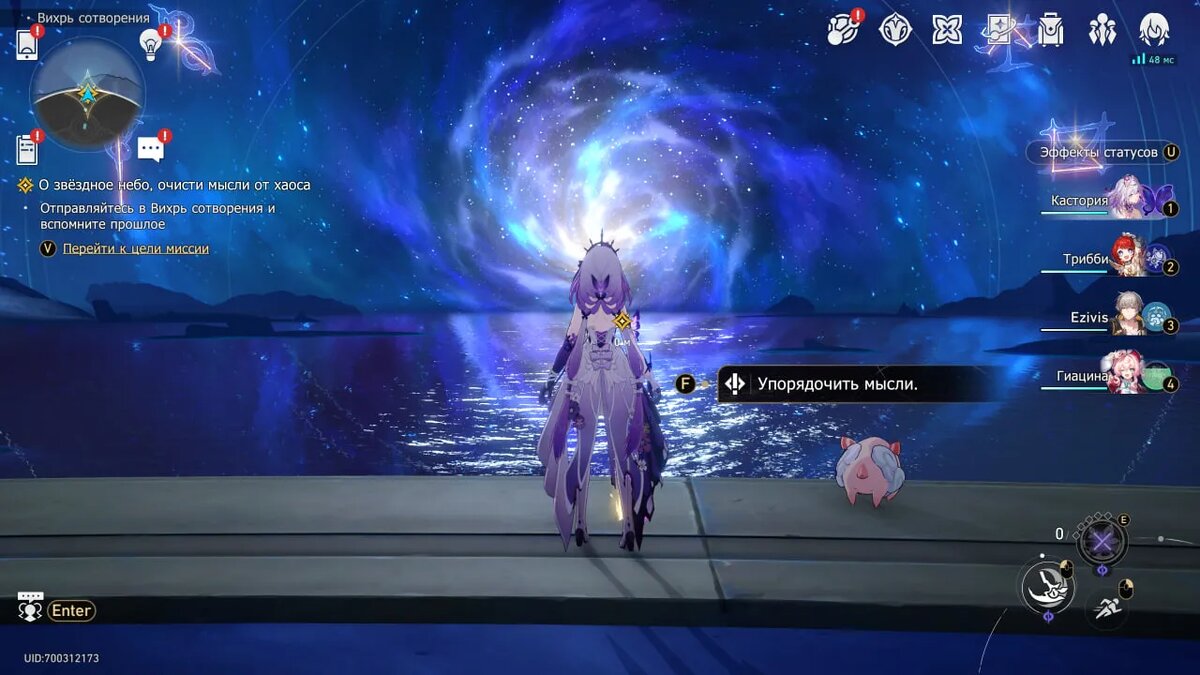The height and width of the screenshot is (675, 1200).
Task: Open the inventory backpack icon
Action: (1051, 30)
